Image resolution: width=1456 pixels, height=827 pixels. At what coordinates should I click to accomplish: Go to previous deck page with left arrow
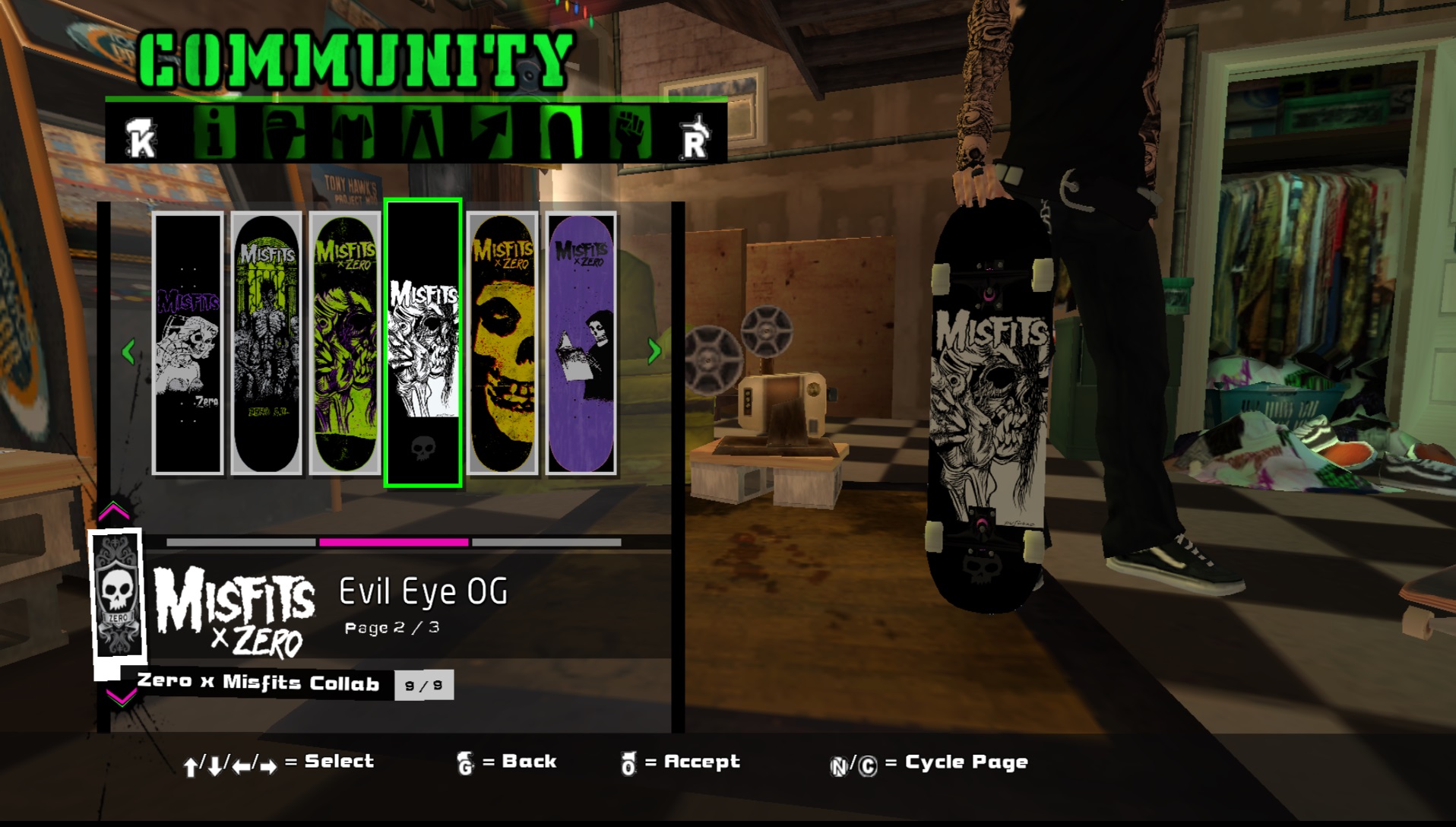128,351
